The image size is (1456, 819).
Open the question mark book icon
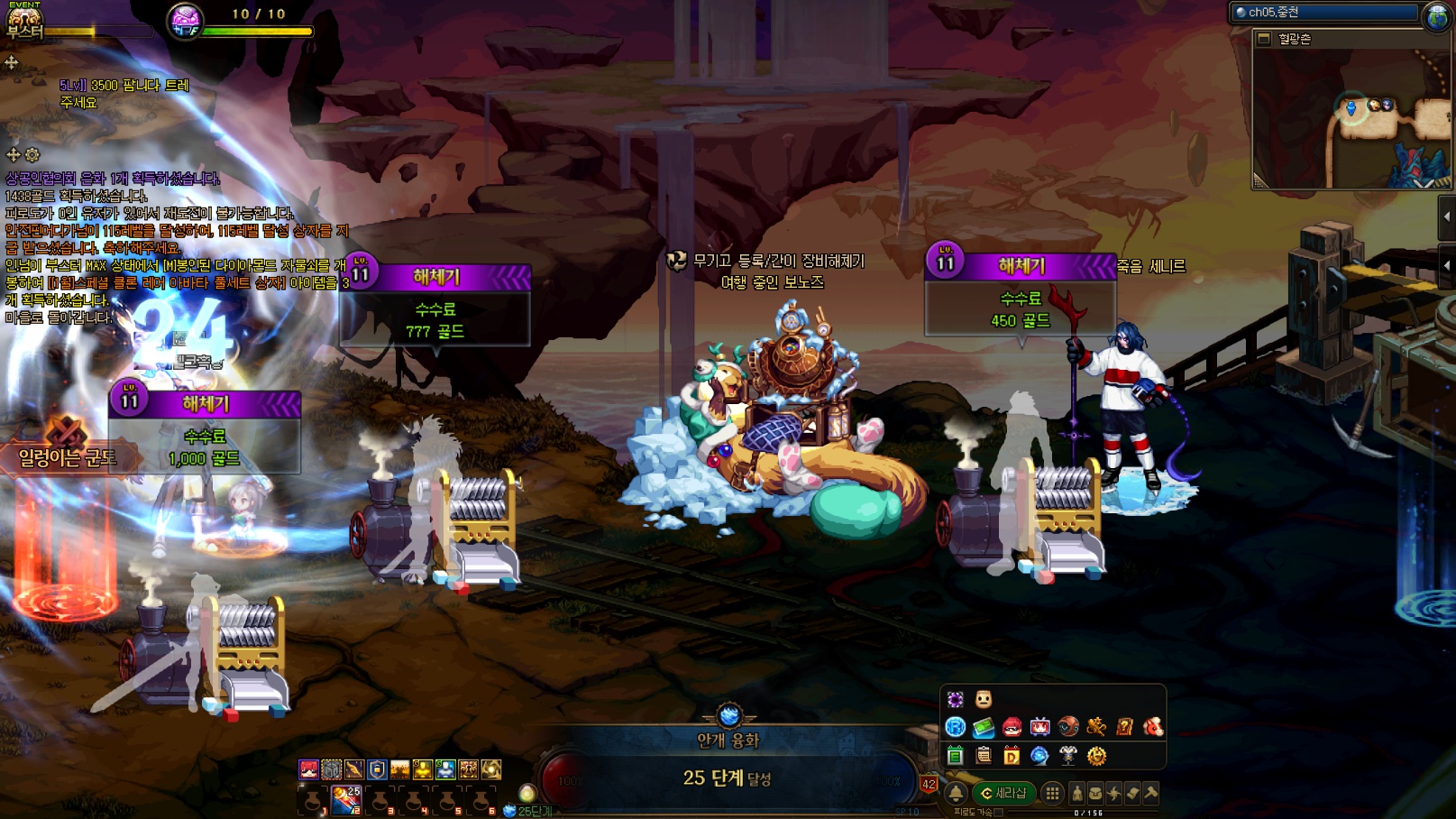click(x=1124, y=727)
